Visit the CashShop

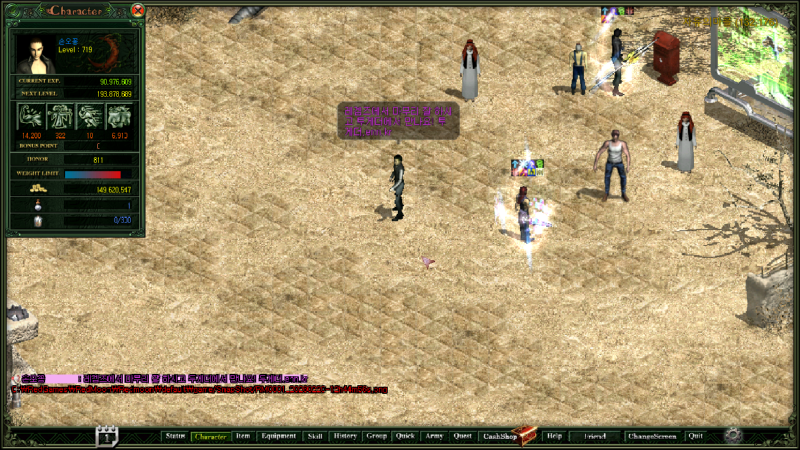(499, 437)
